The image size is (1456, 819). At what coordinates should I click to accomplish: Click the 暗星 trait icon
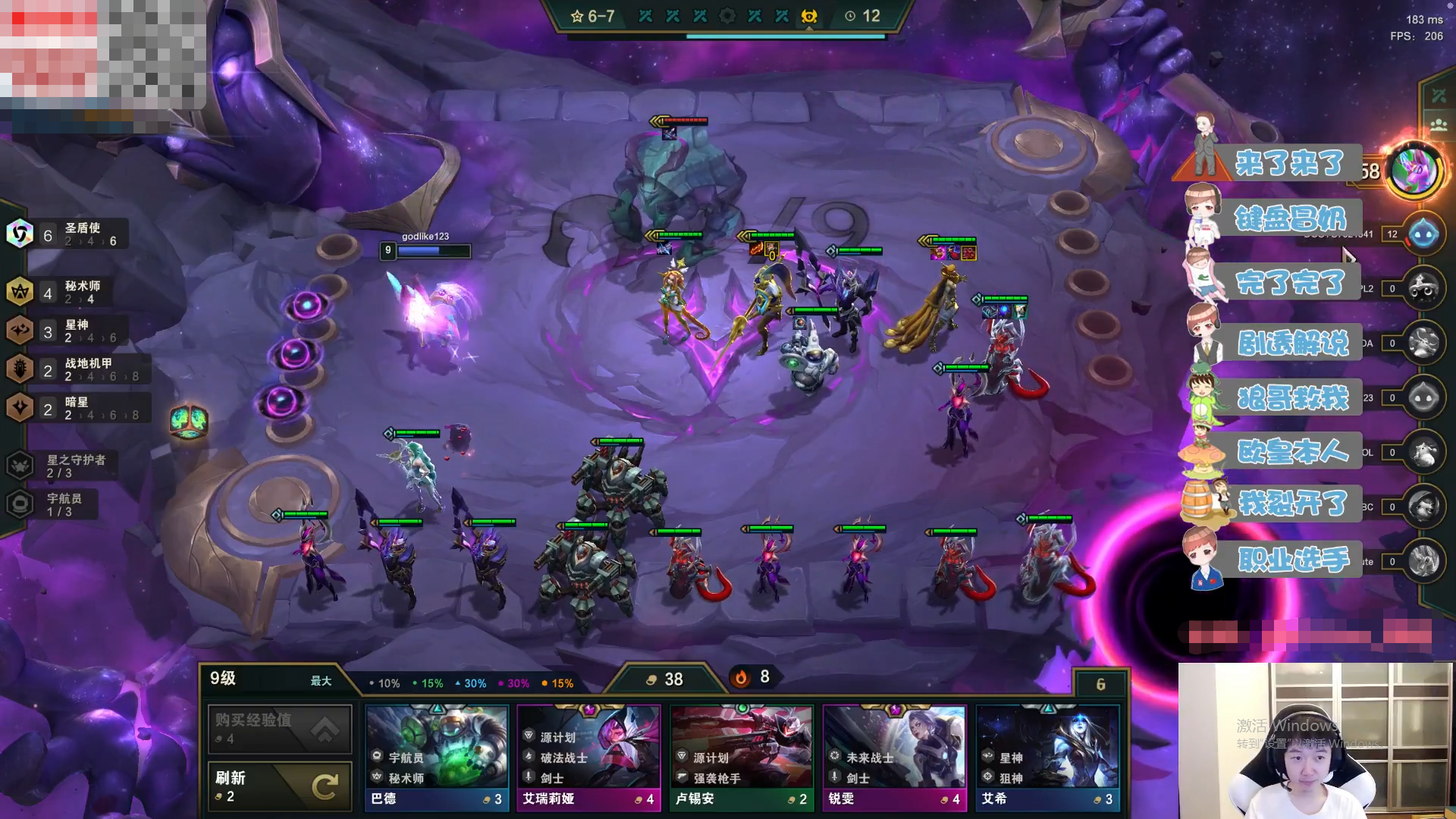coord(21,407)
